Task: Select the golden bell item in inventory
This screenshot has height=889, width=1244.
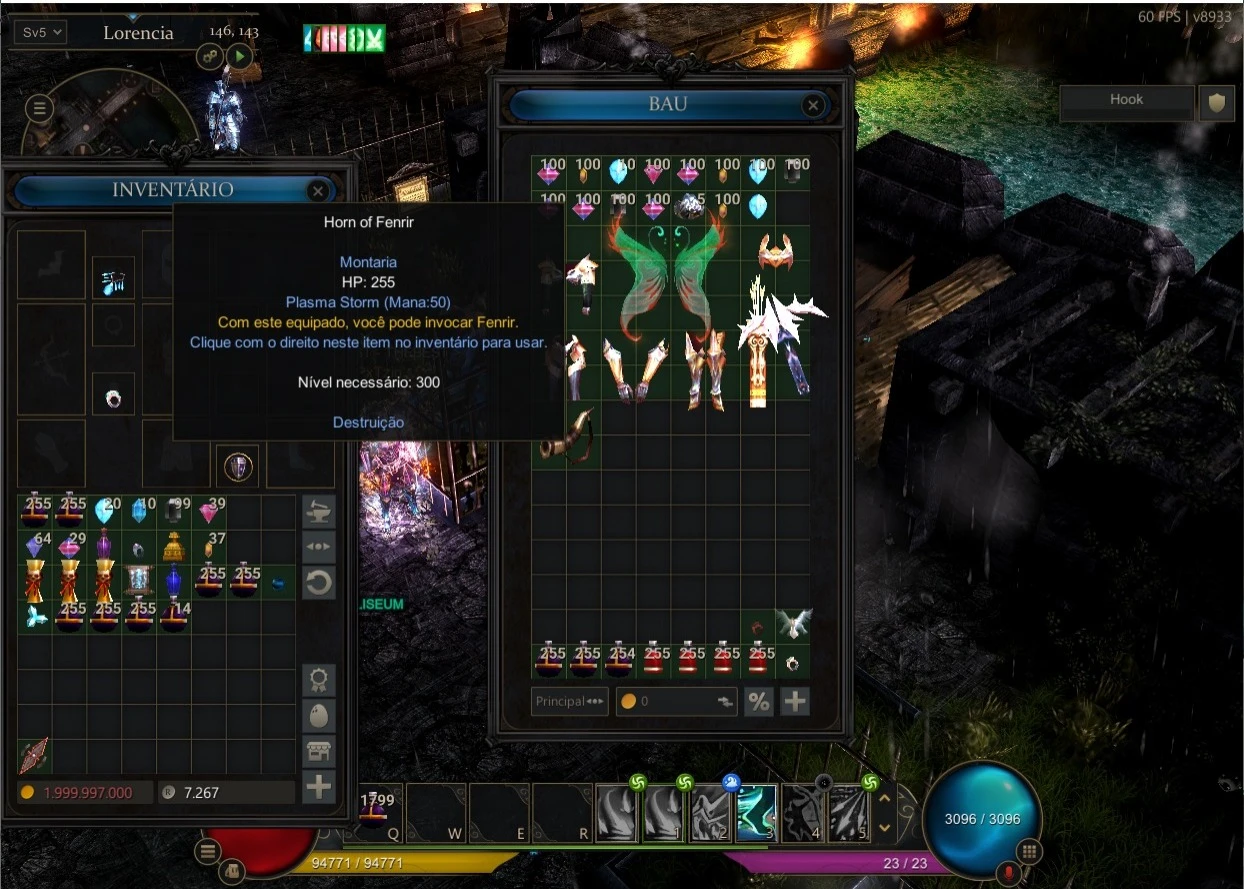Action: (174, 547)
